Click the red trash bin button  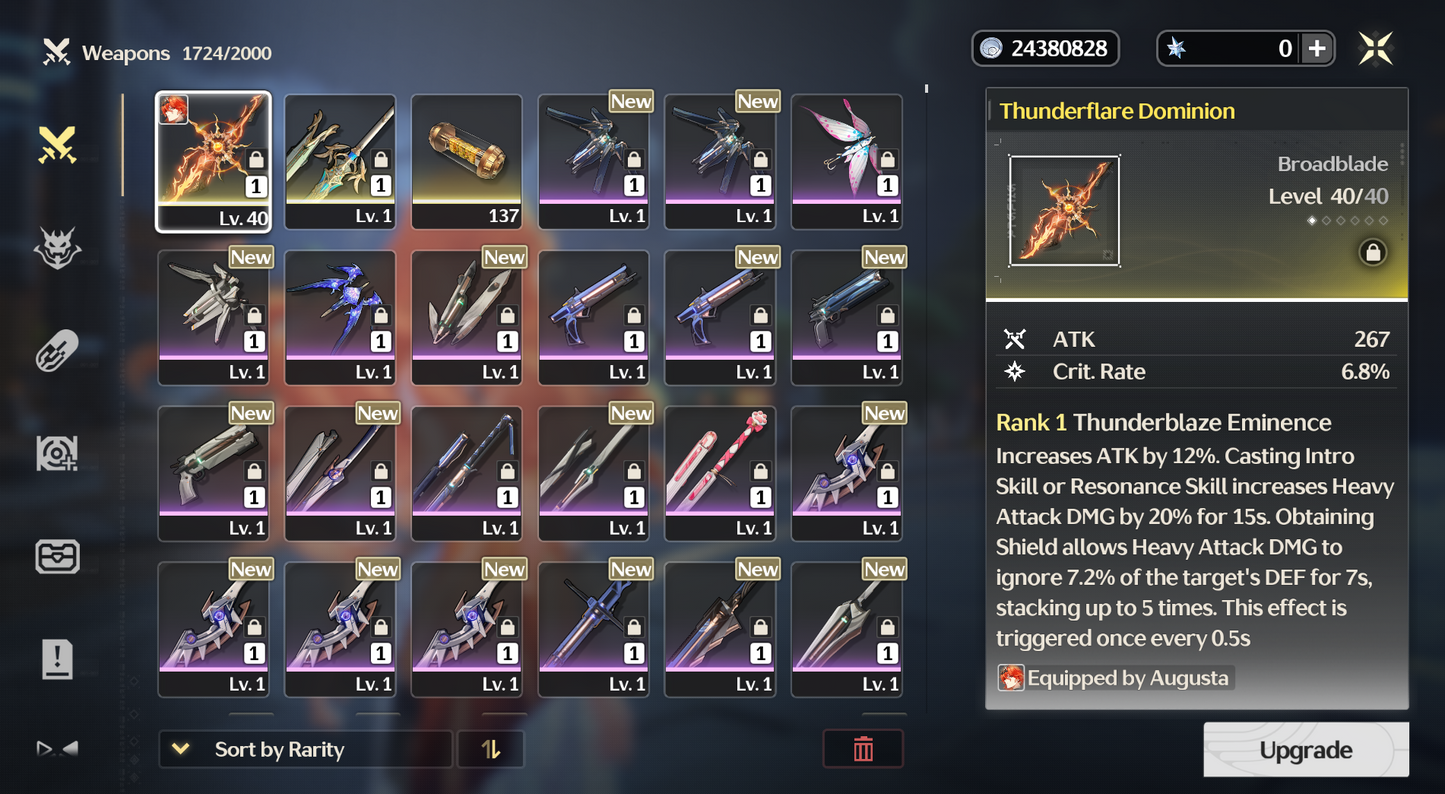pos(863,750)
